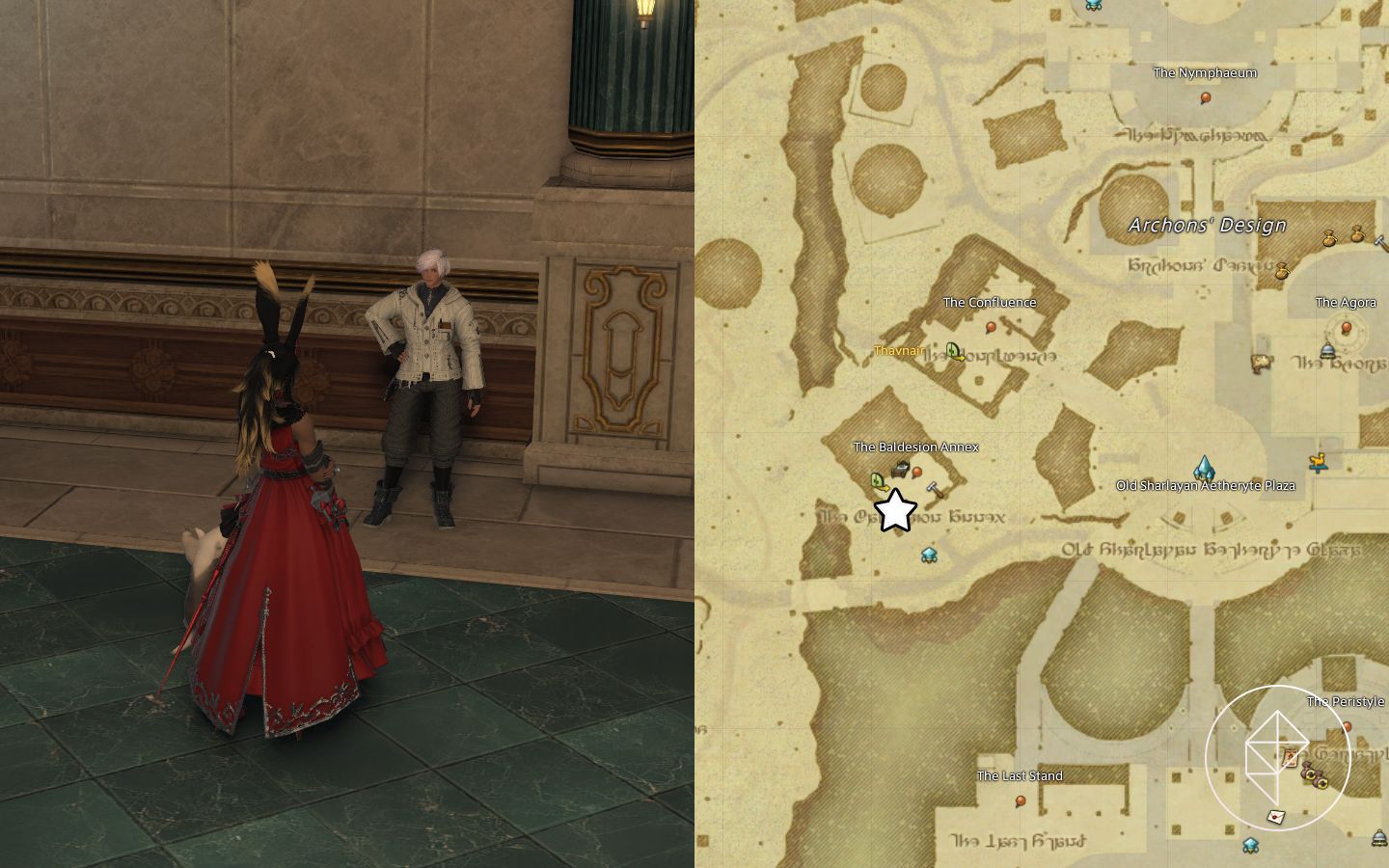Click the binoculars lookout icon near The Peristyle
The image size is (1389, 868).
[x=1315, y=777]
